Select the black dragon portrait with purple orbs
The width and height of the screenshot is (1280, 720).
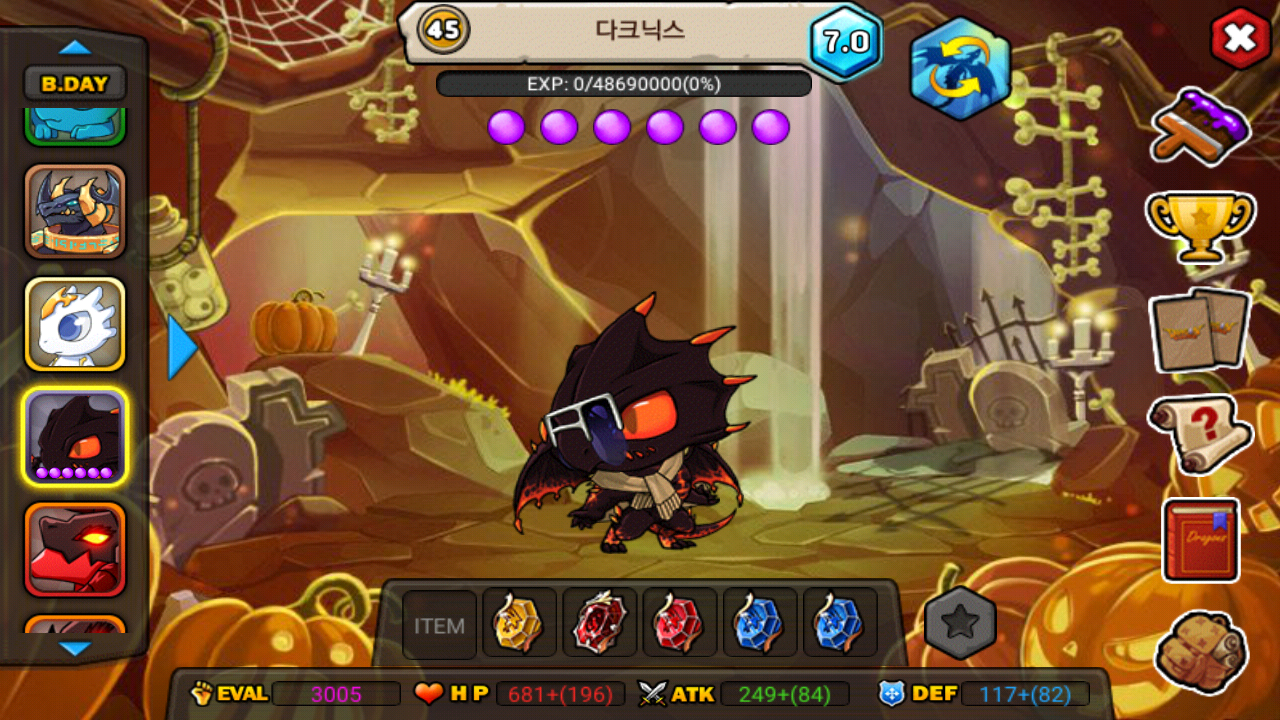click(75, 437)
